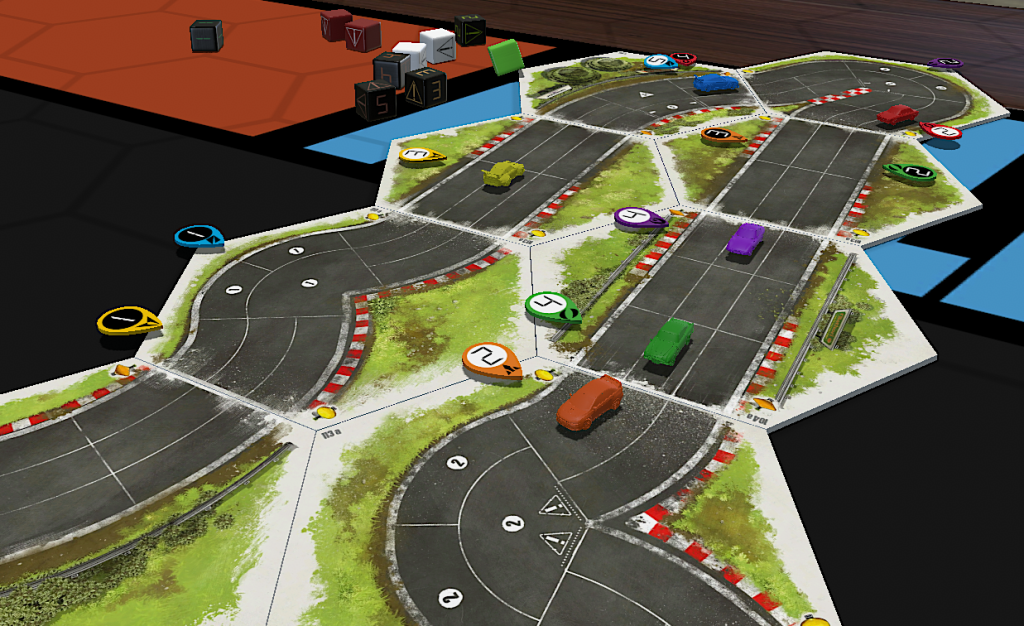Choose the yellow gear 3 marker
The image size is (1024, 626).
click(x=421, y=155)
